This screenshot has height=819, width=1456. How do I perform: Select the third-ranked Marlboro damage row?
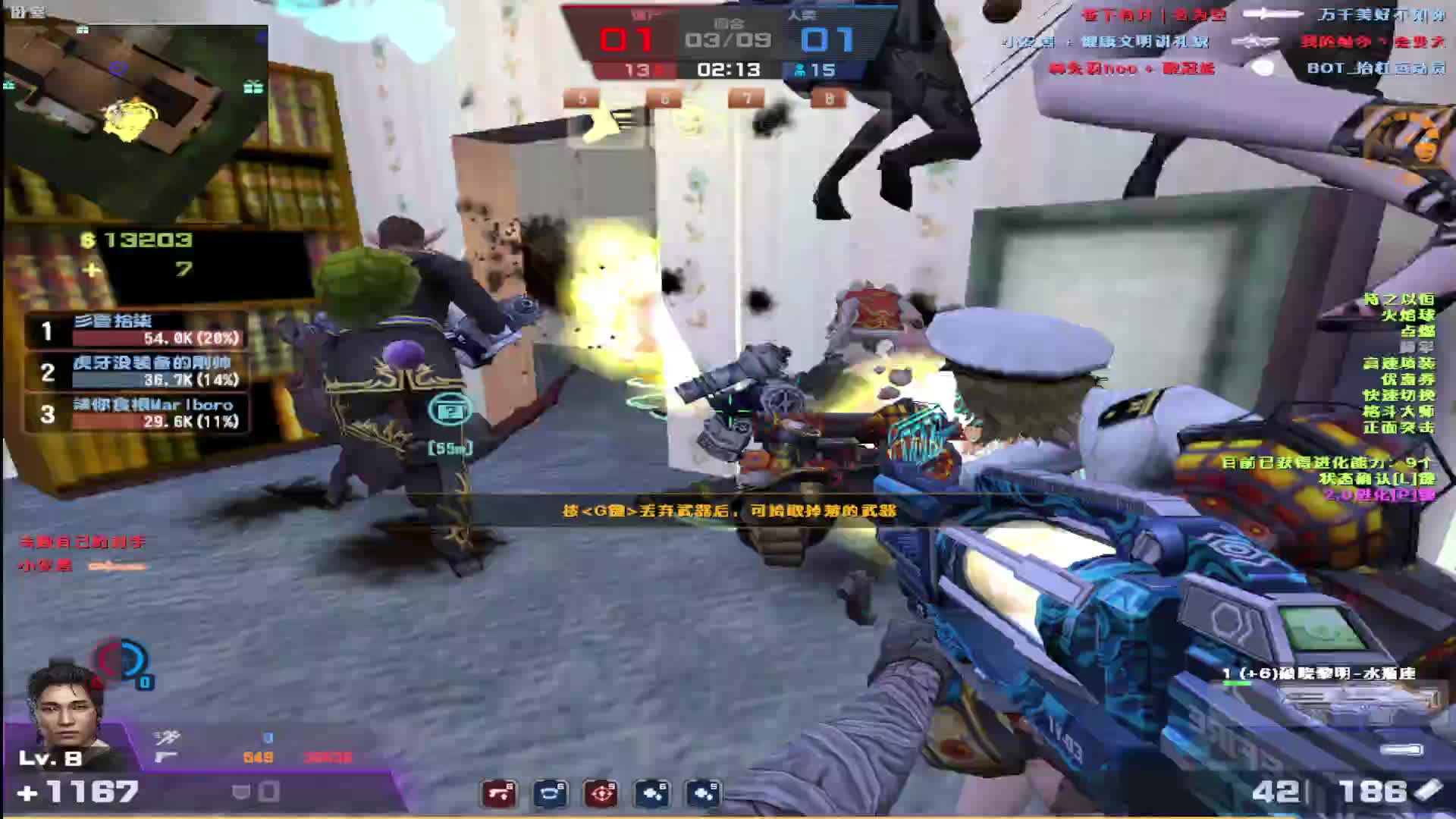coord(138,413)
